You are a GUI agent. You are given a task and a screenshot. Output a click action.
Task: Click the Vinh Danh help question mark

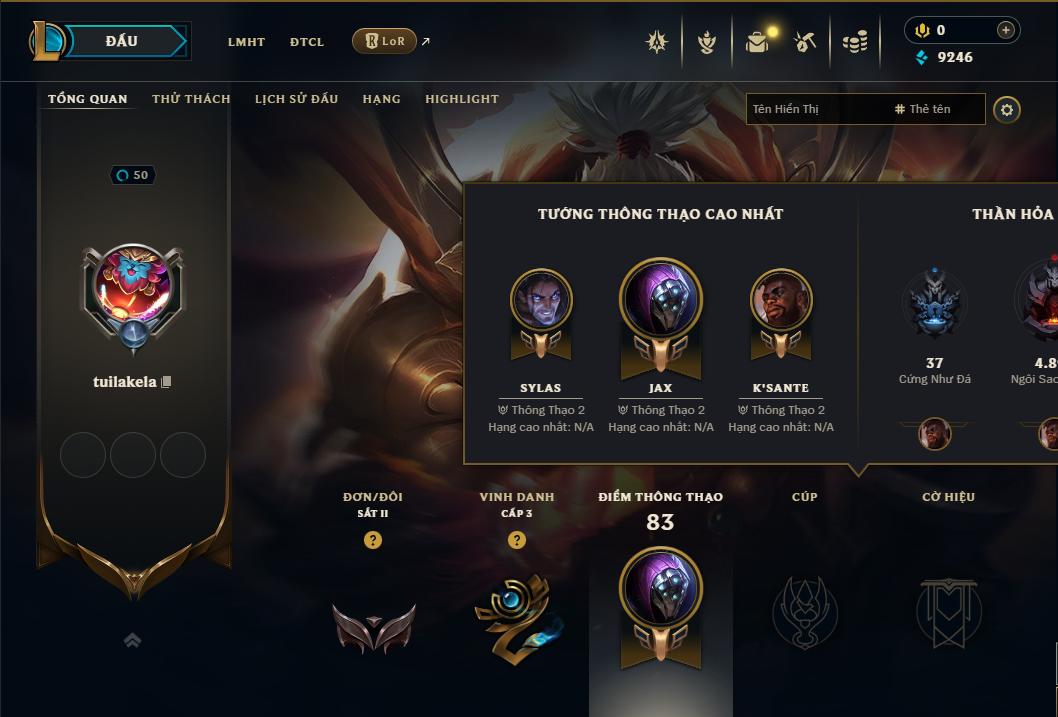click(517, 540)
